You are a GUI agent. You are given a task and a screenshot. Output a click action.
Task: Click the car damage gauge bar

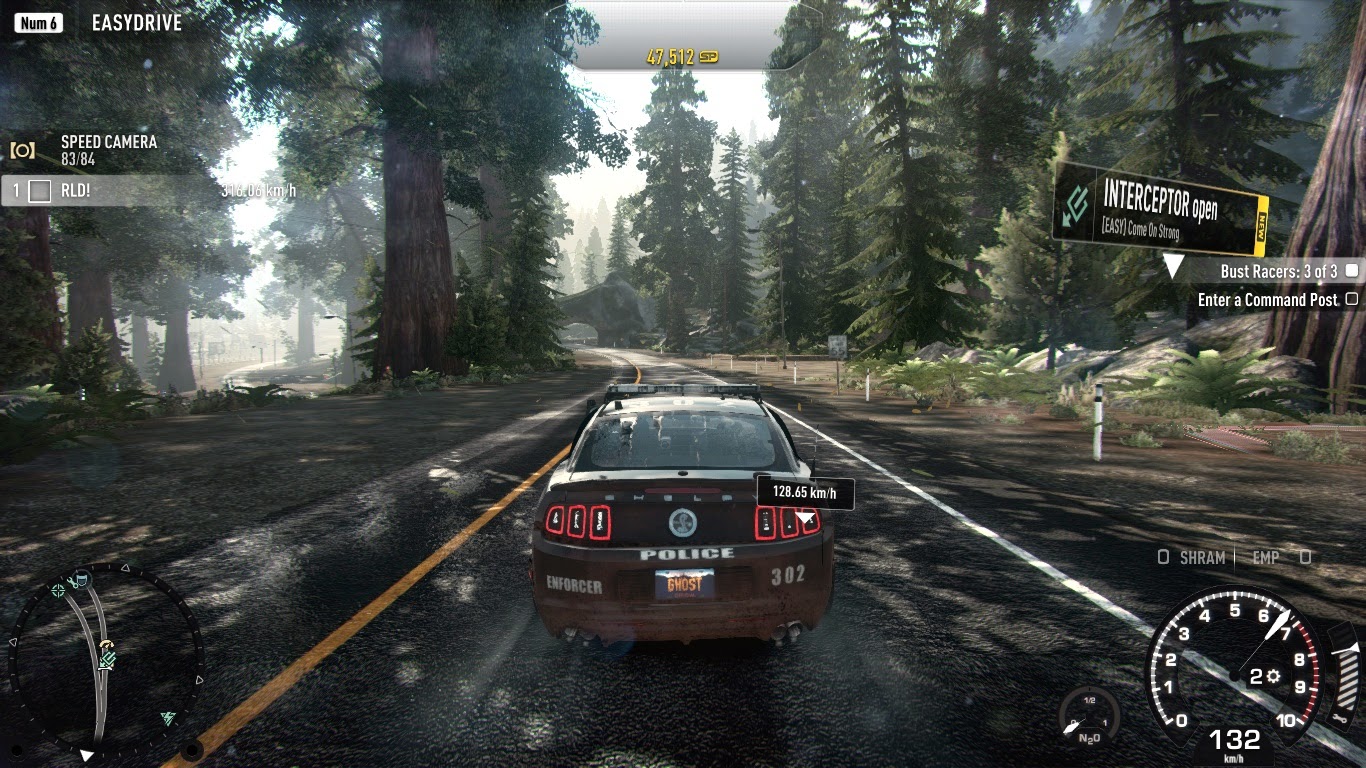pos(1347,678)
